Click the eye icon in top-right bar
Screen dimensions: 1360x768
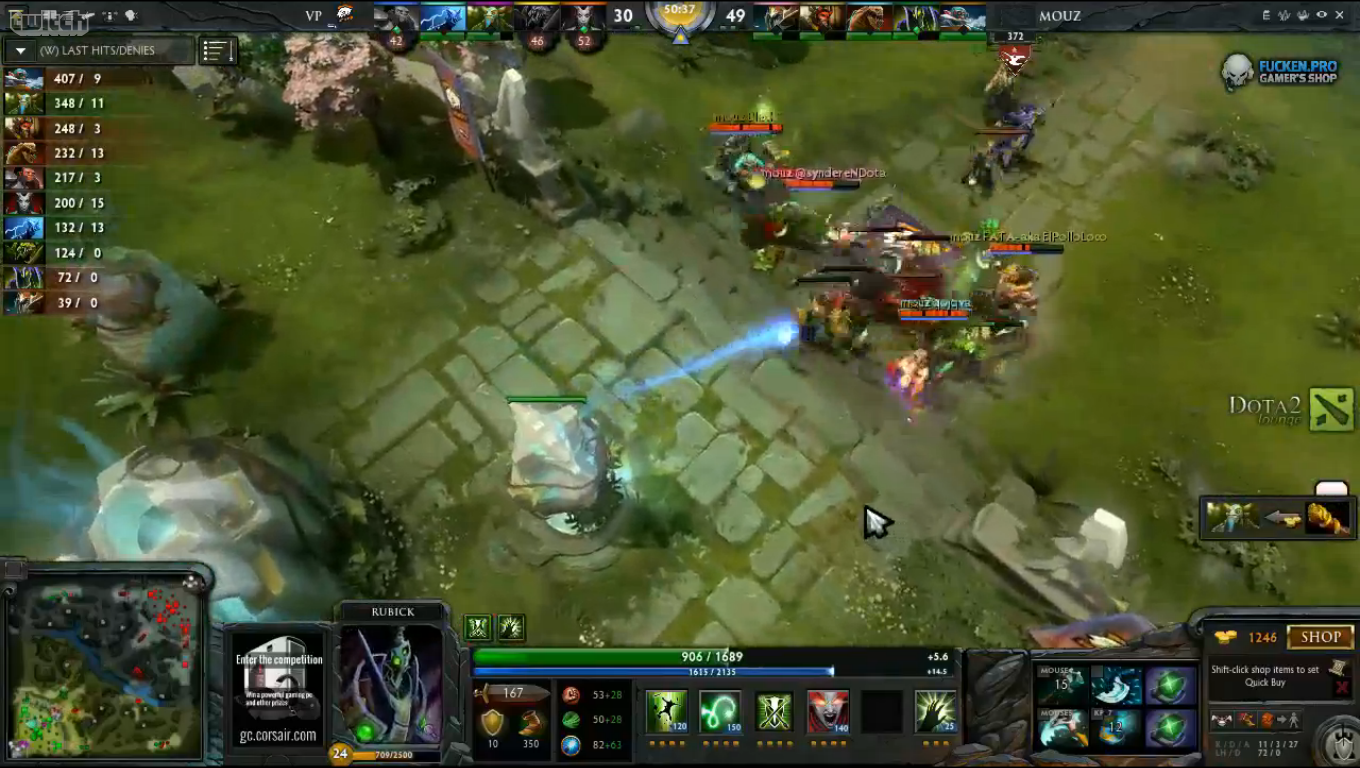tap(1321, 15)
